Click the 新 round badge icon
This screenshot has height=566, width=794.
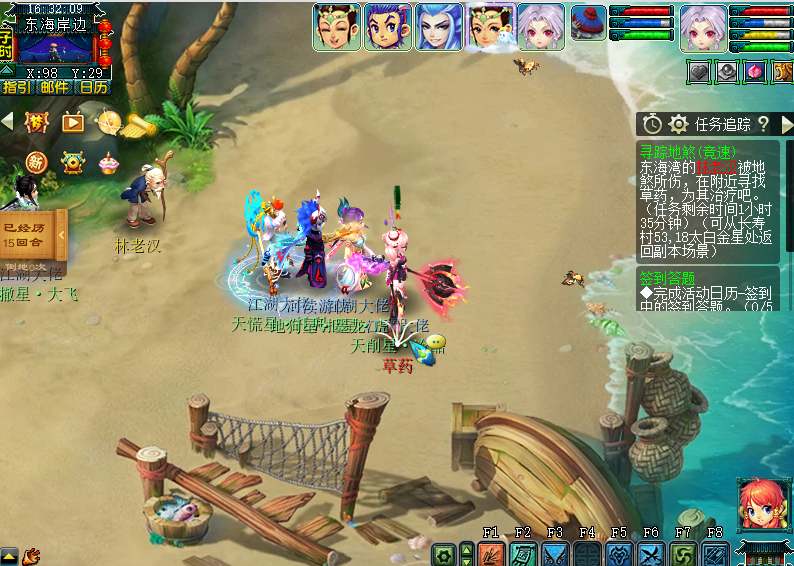(36, 162)
